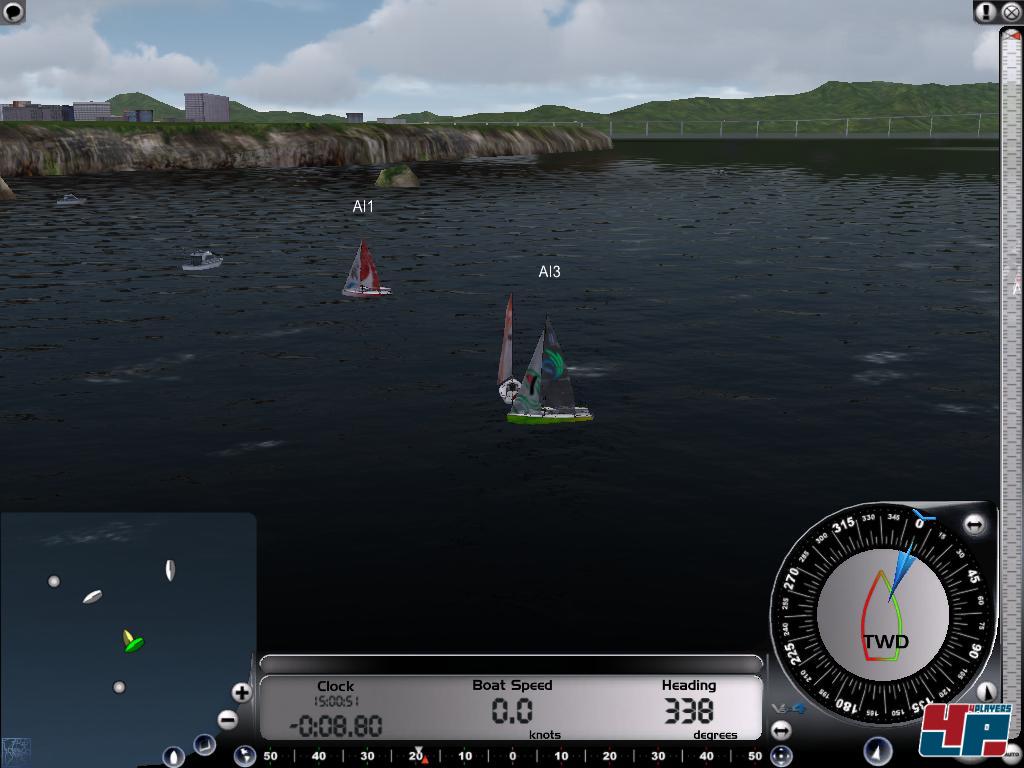The width and height of the screenshot is (1024, 768).
Task: Close the game with the X button
Action: click(1010, 12)
